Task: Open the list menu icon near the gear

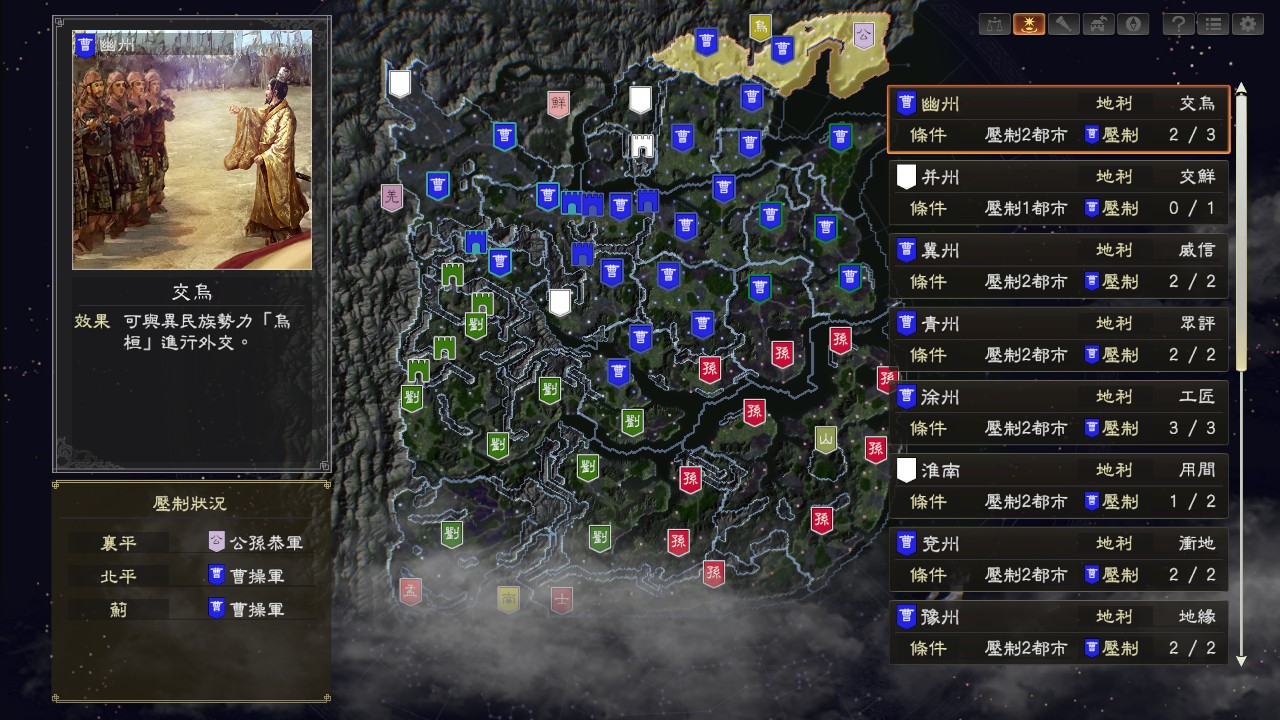Action: (1213, 24)
